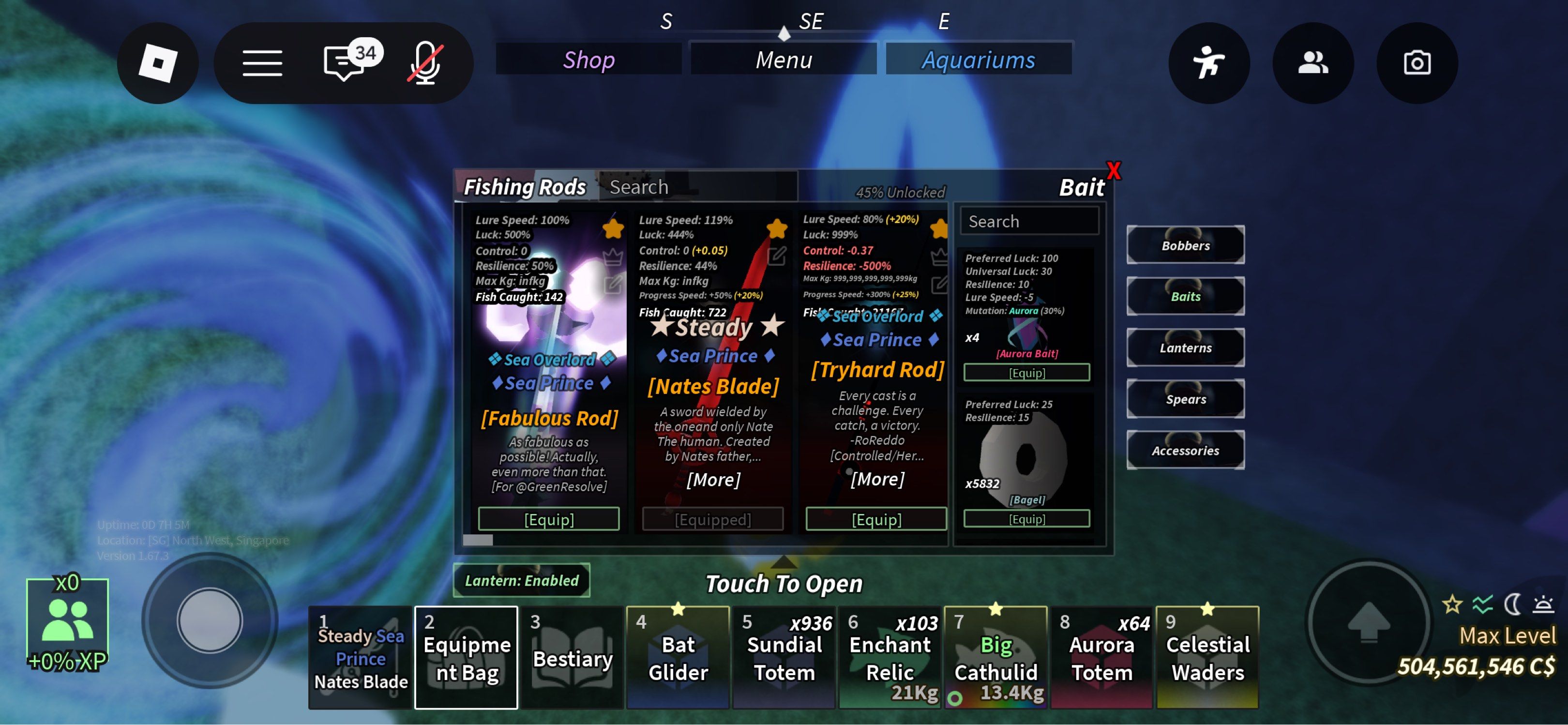Switch to the Bobbers category

click(x=1185, y=245)
